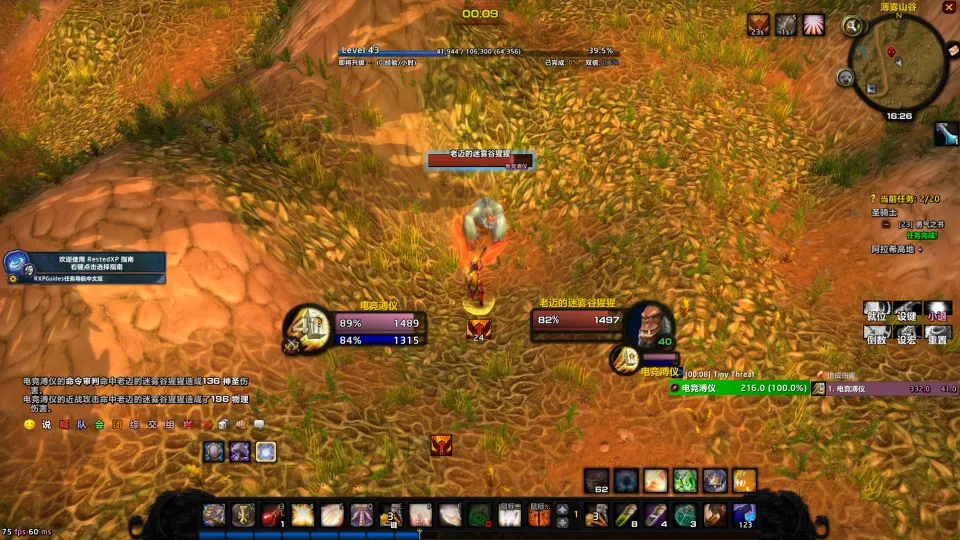Click the pink 小退 relog button
The image size is (960, 540).
(937, 315)
